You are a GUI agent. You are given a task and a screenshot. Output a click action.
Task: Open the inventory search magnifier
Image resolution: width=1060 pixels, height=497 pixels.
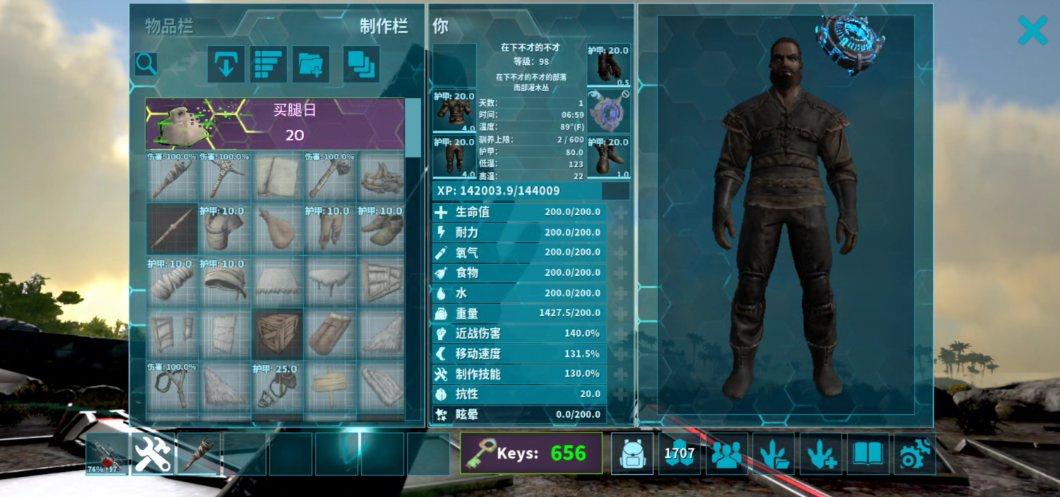(x=146, y=64)
